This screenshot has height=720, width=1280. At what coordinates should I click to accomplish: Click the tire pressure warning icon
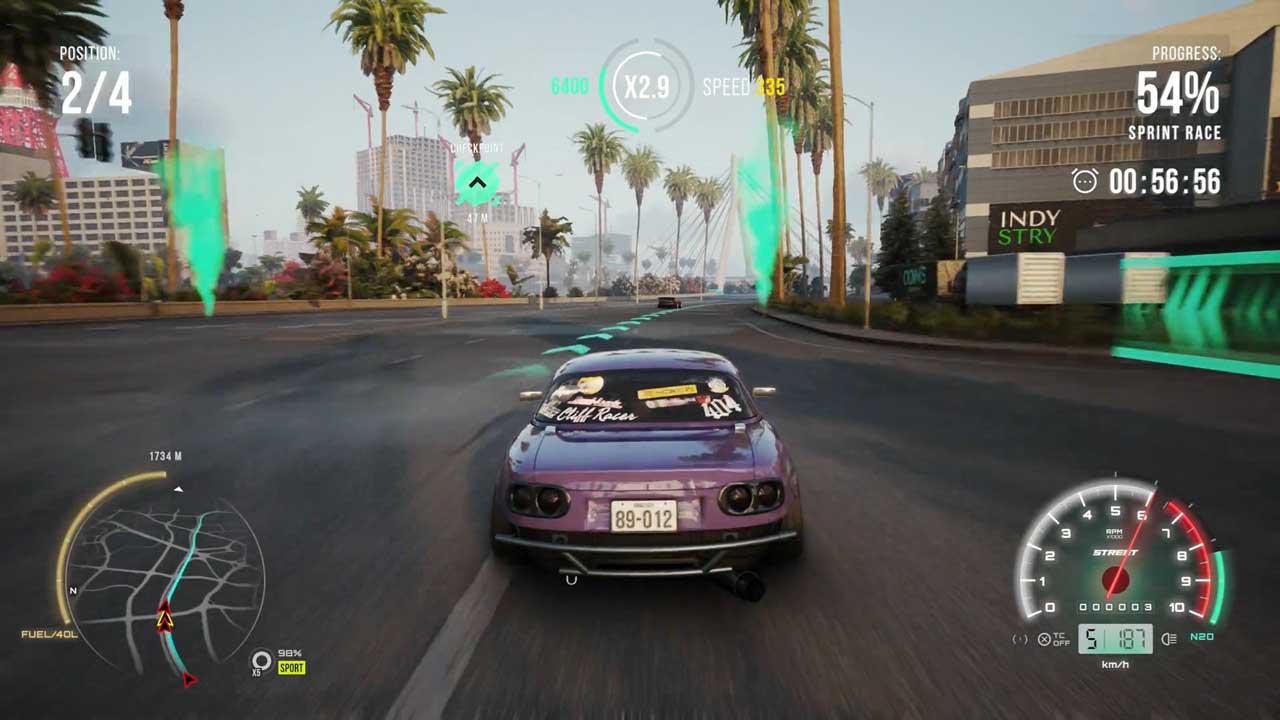point(1020,640)
